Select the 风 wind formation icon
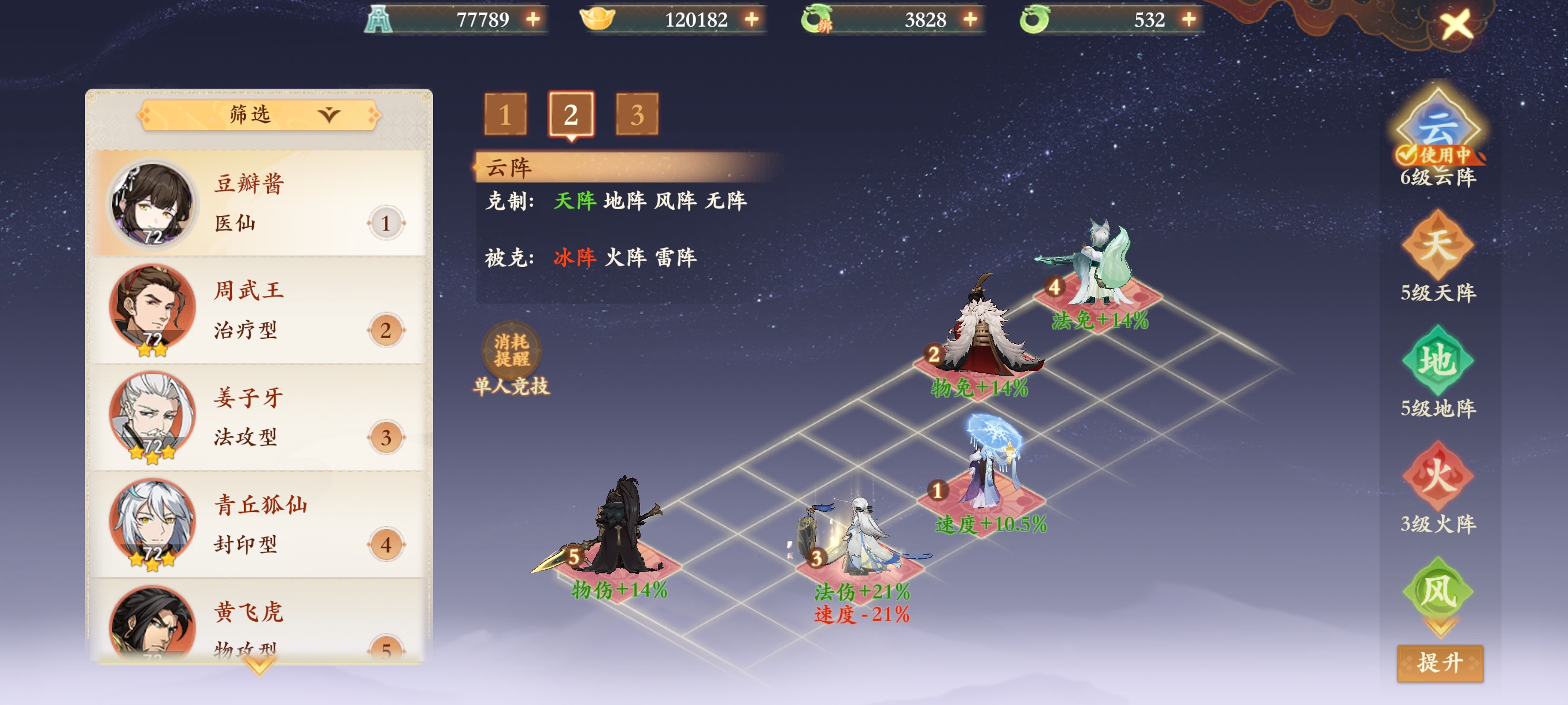The height and width of the screenshot is (705, 1568). (x=1437, y=591)
